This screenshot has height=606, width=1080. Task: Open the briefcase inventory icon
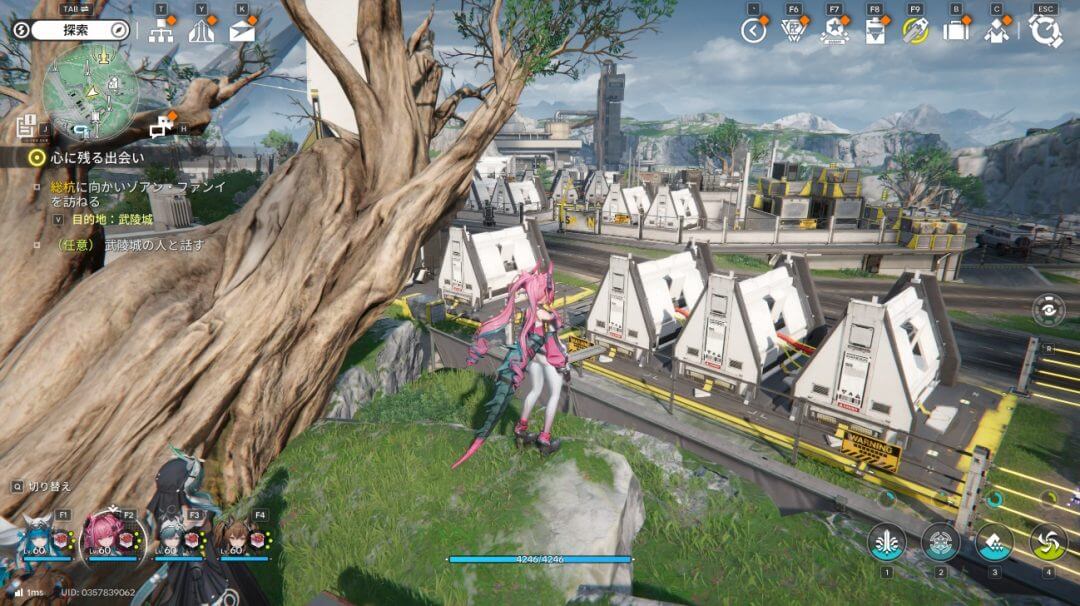(x=956, y=31)
